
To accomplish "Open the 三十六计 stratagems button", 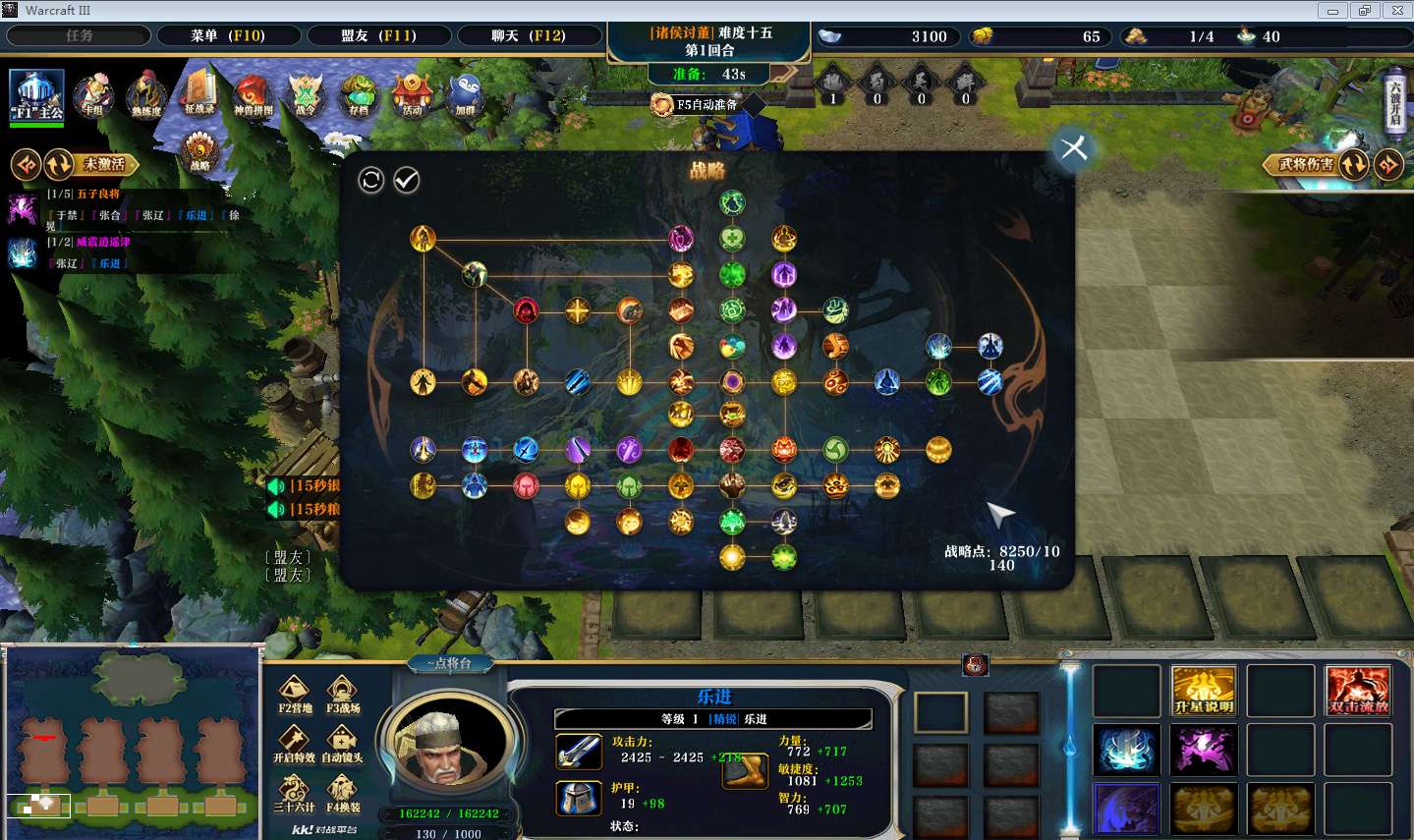I will [x=294, y=793].
